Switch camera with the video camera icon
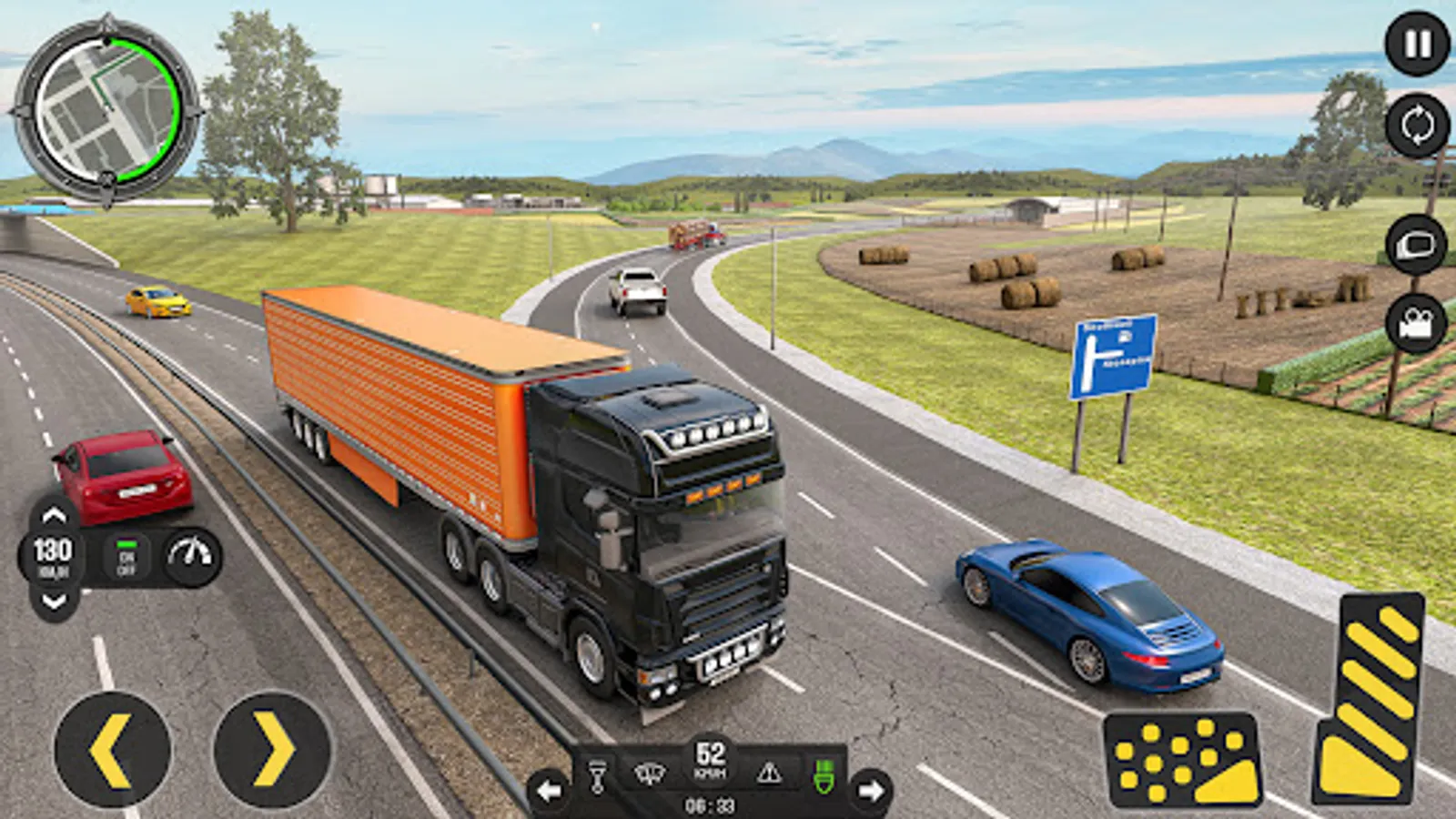 tap(1415, 323)
